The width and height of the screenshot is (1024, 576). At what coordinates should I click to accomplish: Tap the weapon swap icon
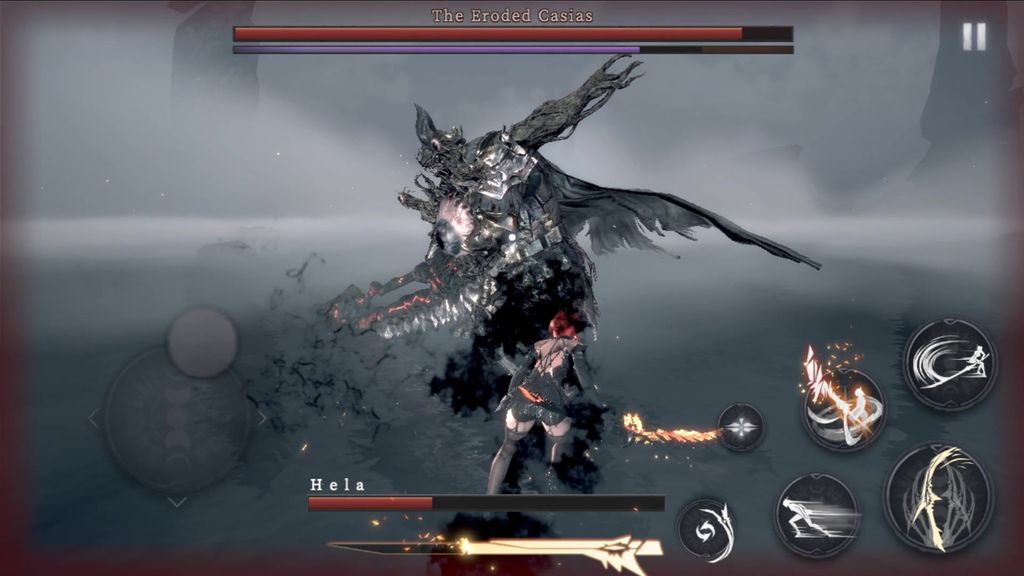tap(705, 527)
